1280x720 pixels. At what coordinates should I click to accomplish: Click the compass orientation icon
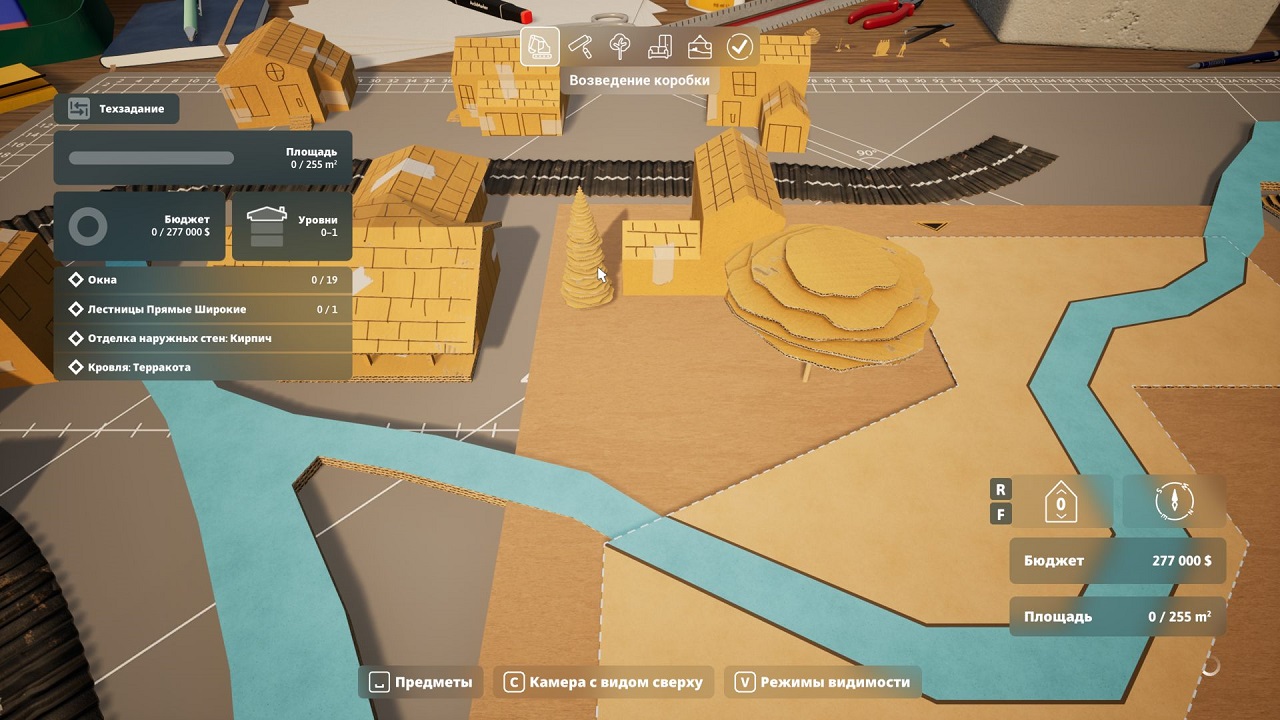pos(1174,501)
